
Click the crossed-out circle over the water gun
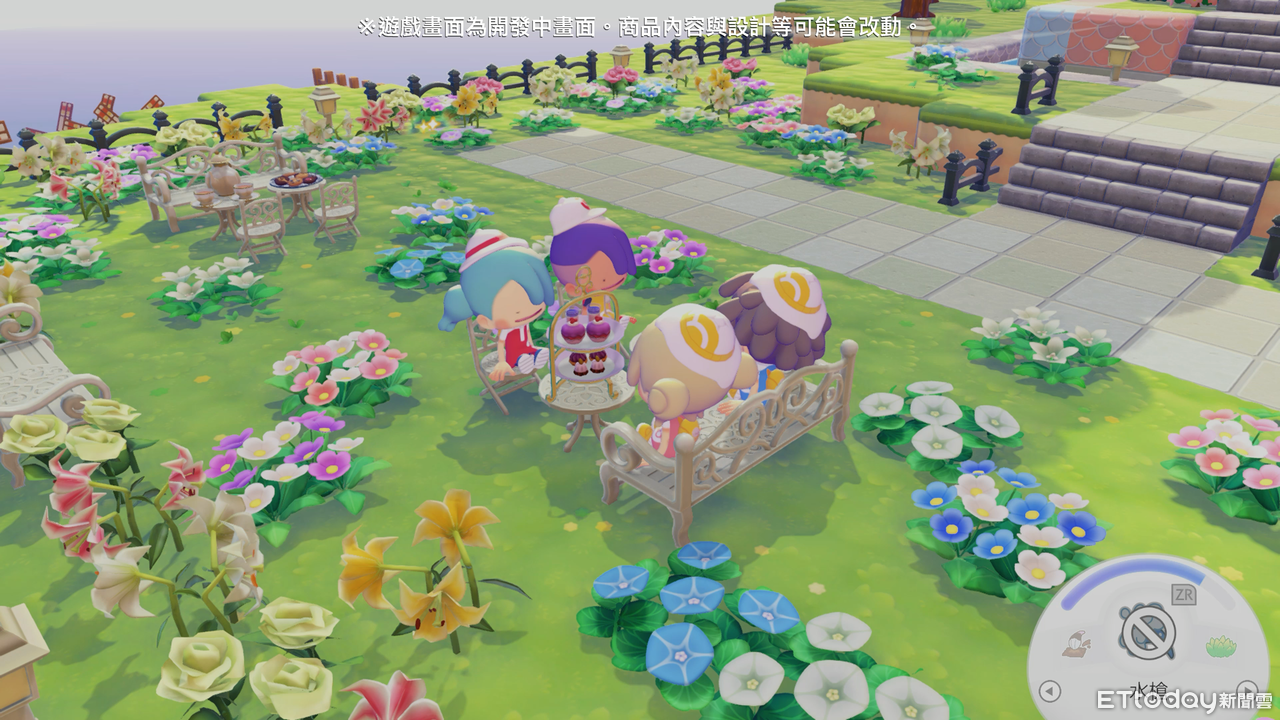tap(1147, 633)
